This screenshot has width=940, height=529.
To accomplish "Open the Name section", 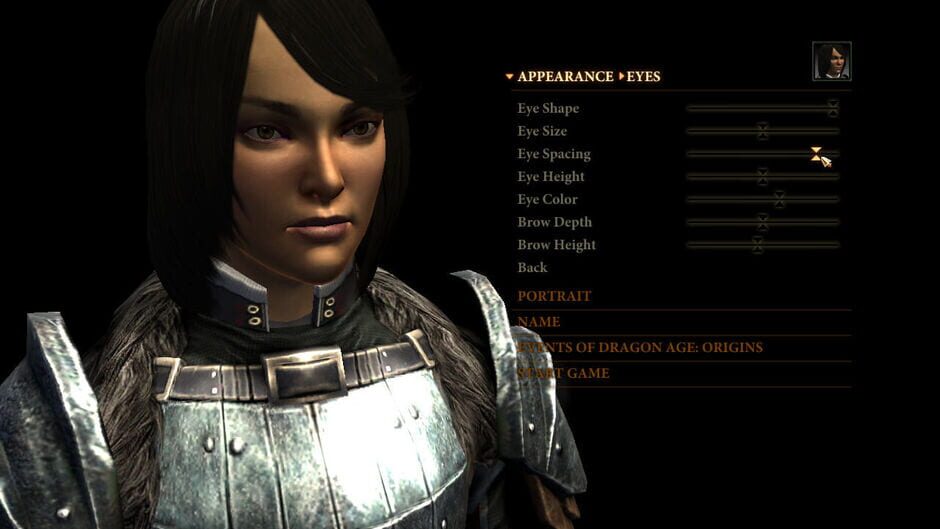I will tap(538, 322).
